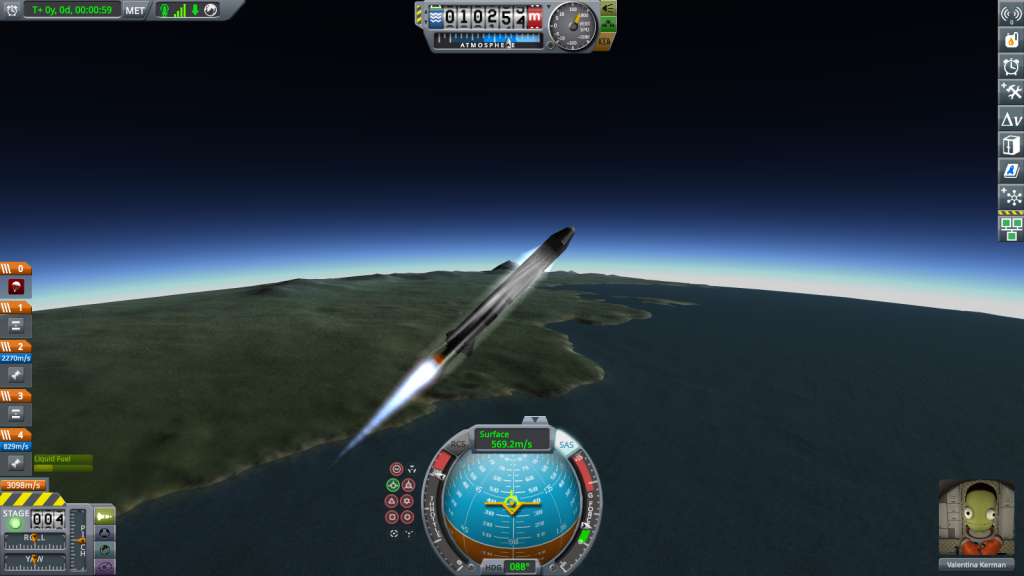Open the resources panel with fuel-tank icon
Screen dimensions: 1024x576
[x=1011, y=40]
